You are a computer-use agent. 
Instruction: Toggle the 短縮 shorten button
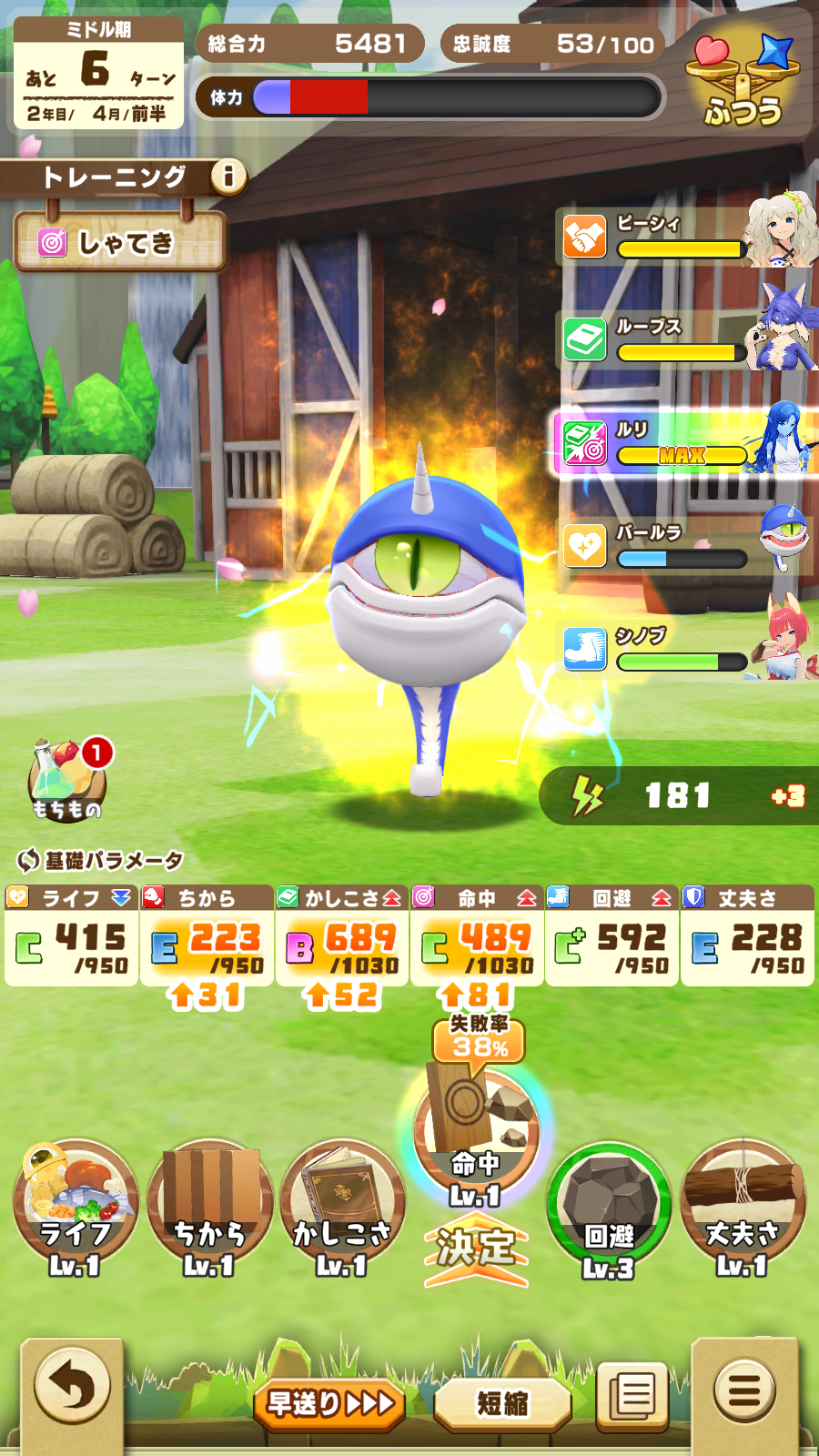coord(502,1403)
